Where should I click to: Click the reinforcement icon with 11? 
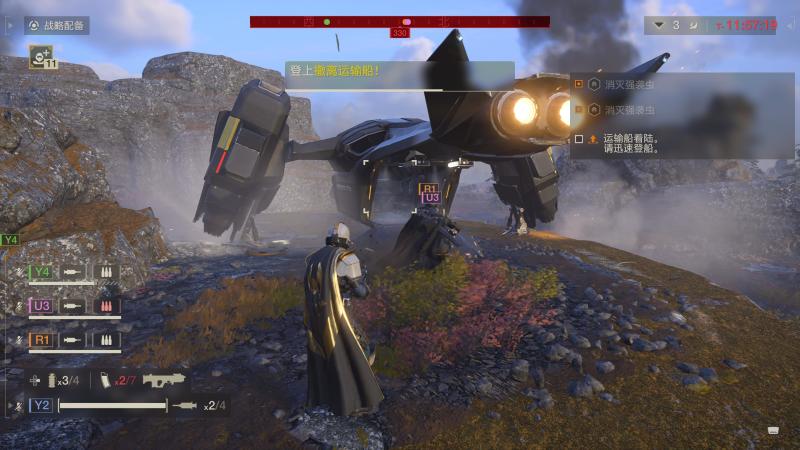[x=43, y=58]
